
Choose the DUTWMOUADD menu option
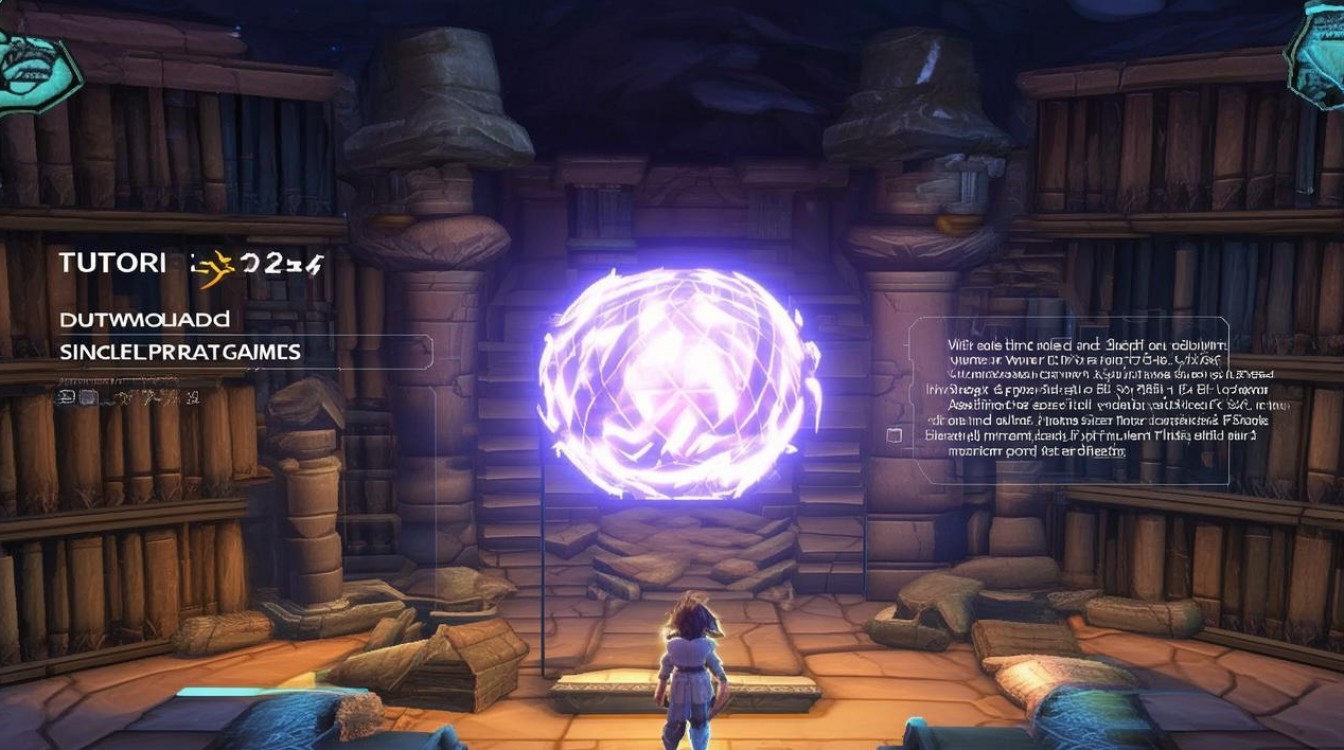[144, 320]
